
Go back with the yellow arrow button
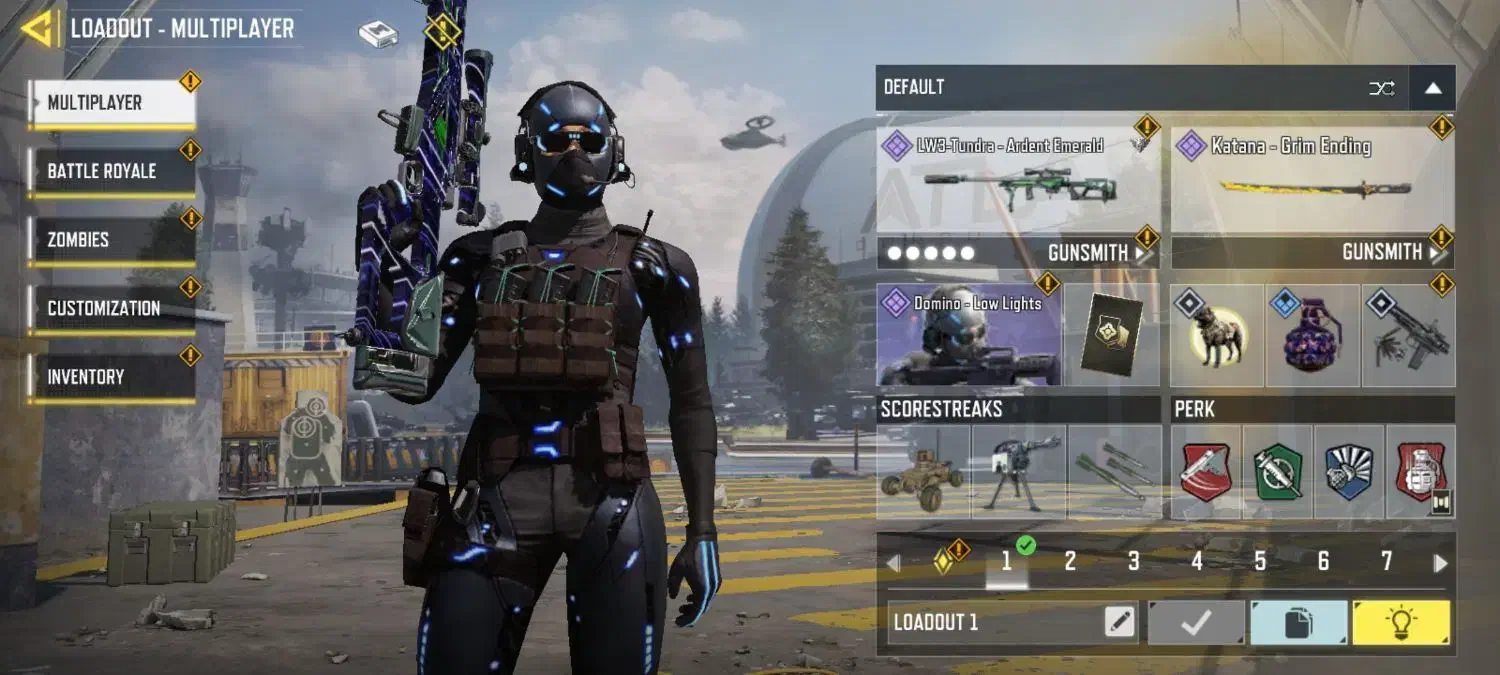pos(38,29)
